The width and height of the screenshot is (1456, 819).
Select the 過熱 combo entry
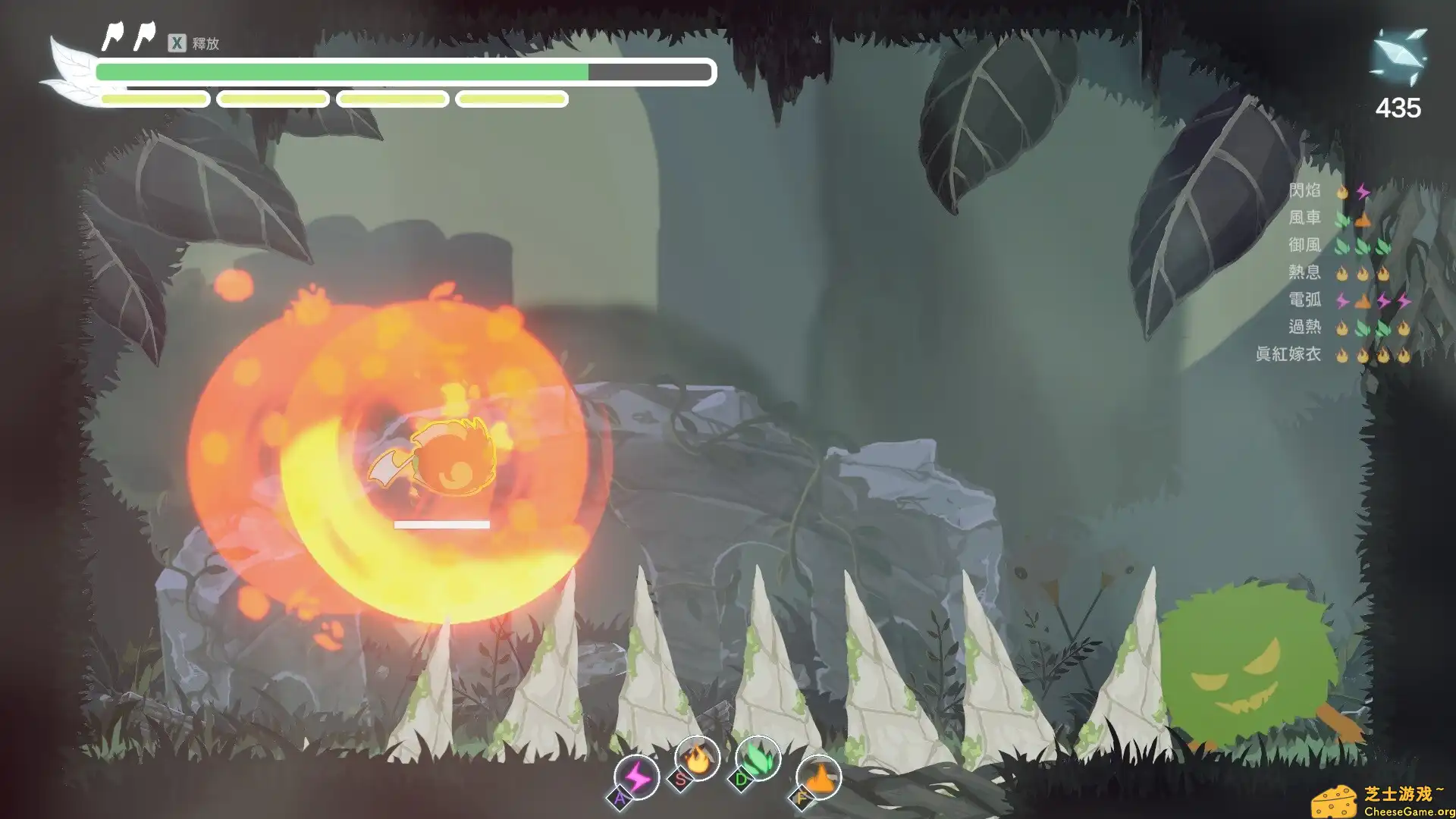[1304, 327]
